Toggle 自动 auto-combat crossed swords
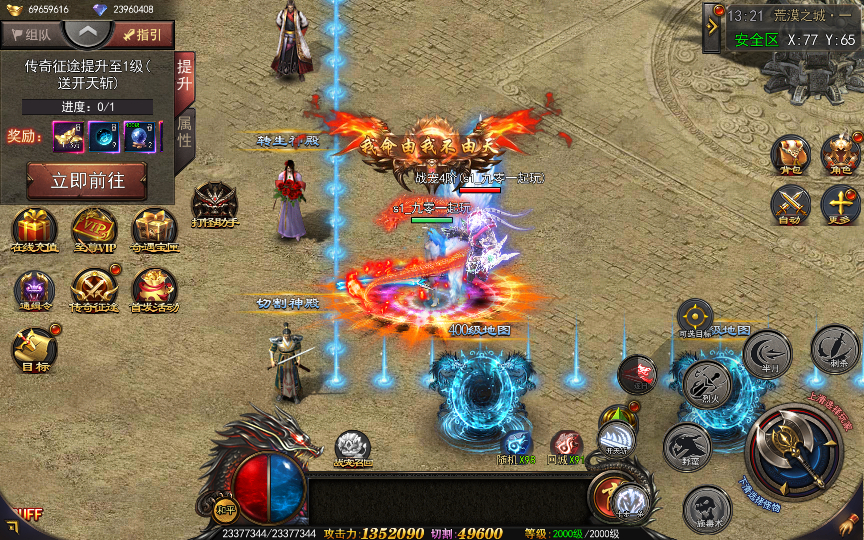Screen dimensions: 864x540 pos(791,206)
